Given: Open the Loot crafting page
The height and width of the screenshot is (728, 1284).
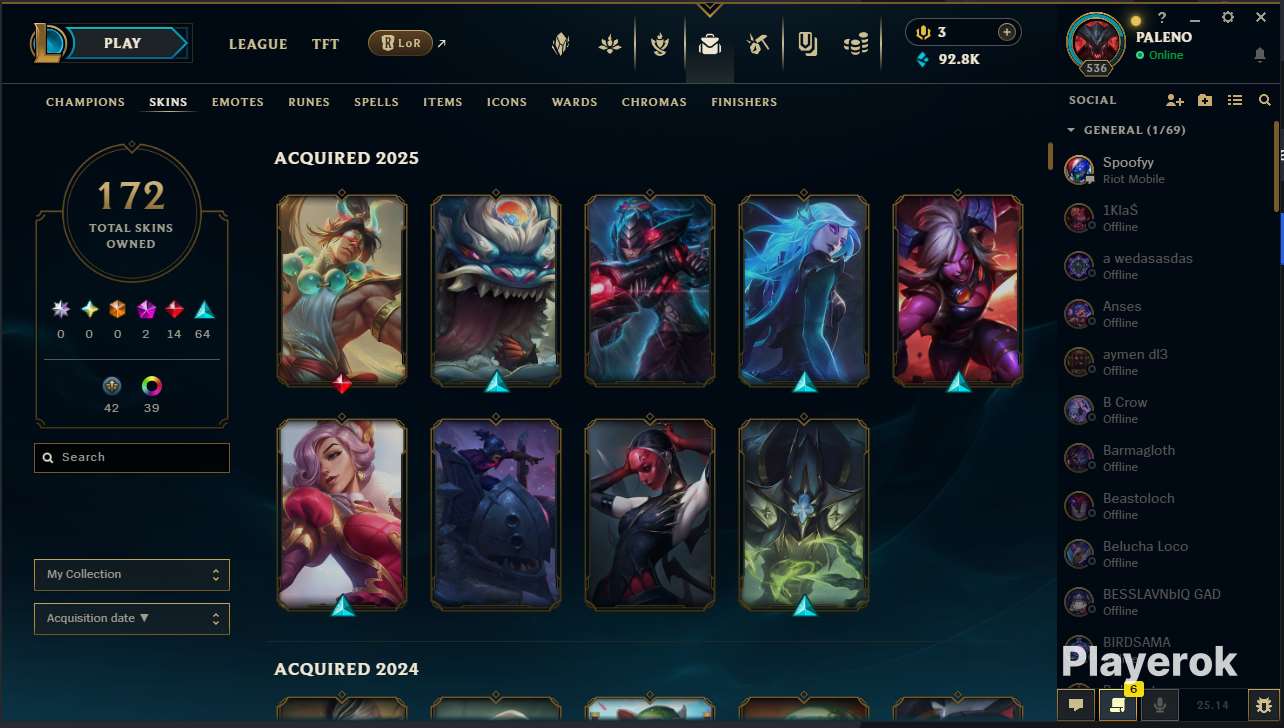Looking at the screenshot, I should pos(757,44).
